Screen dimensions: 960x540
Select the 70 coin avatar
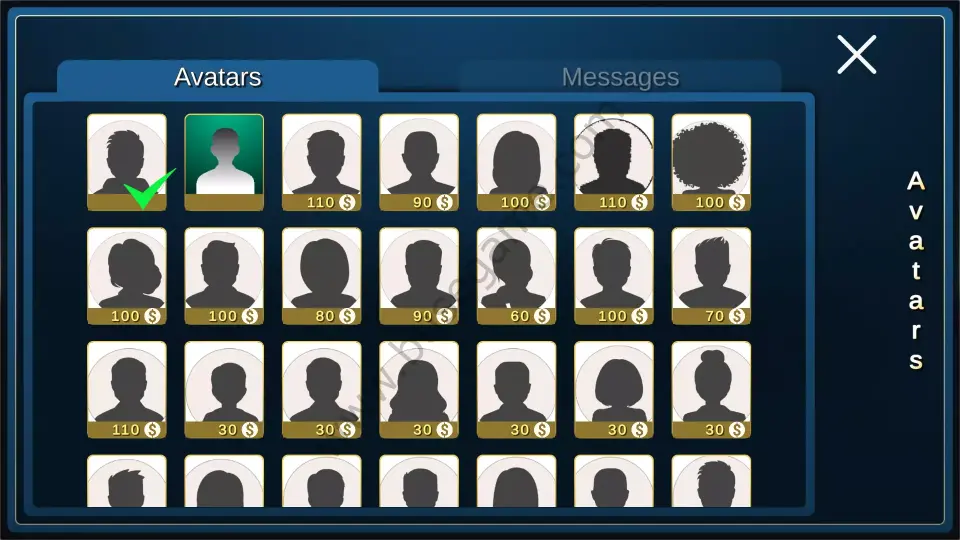click(711, 275)
